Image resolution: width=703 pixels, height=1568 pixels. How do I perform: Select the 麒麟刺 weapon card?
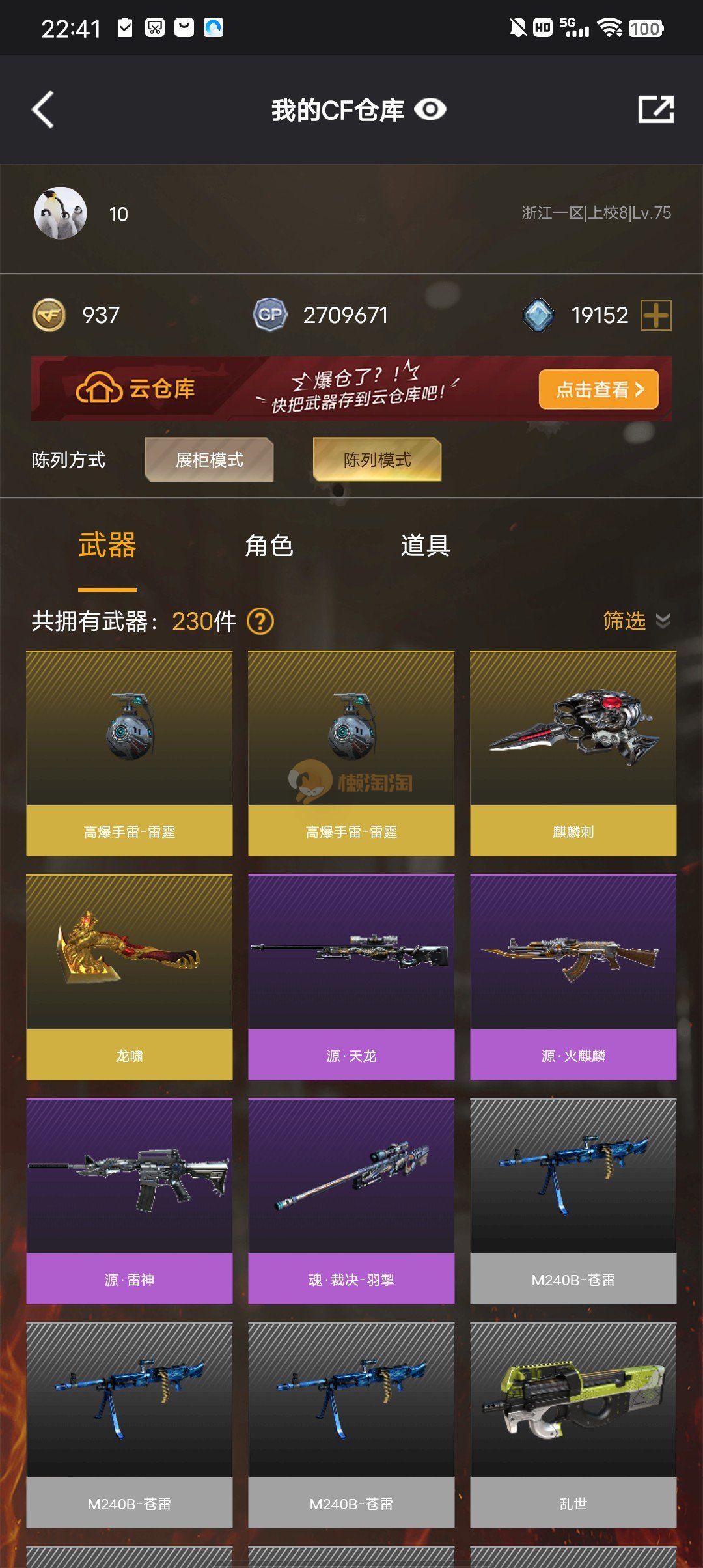click(x=573, y=753)
